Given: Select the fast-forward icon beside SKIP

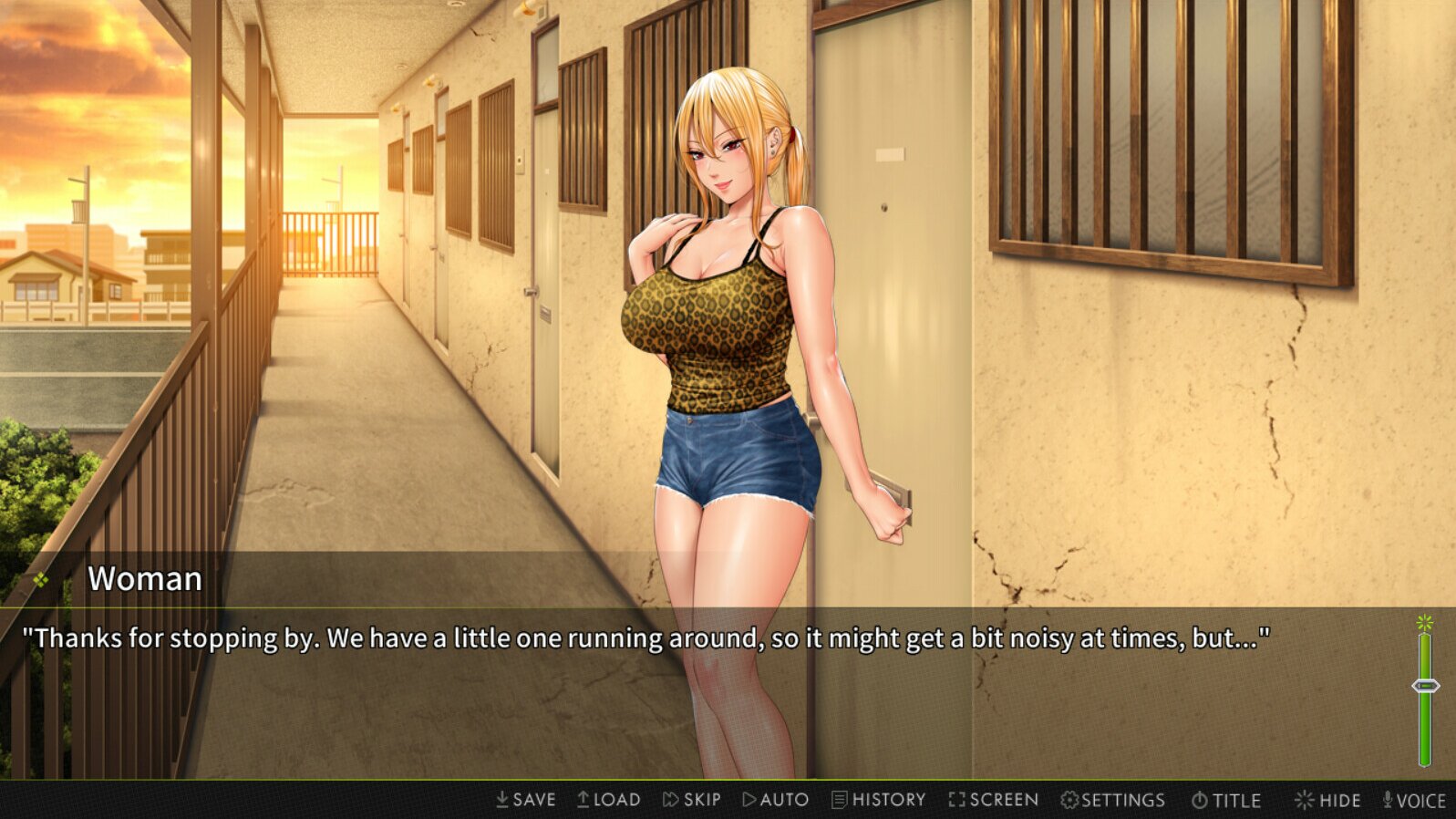Looking at the screenshot, I should tap(669, 800).
